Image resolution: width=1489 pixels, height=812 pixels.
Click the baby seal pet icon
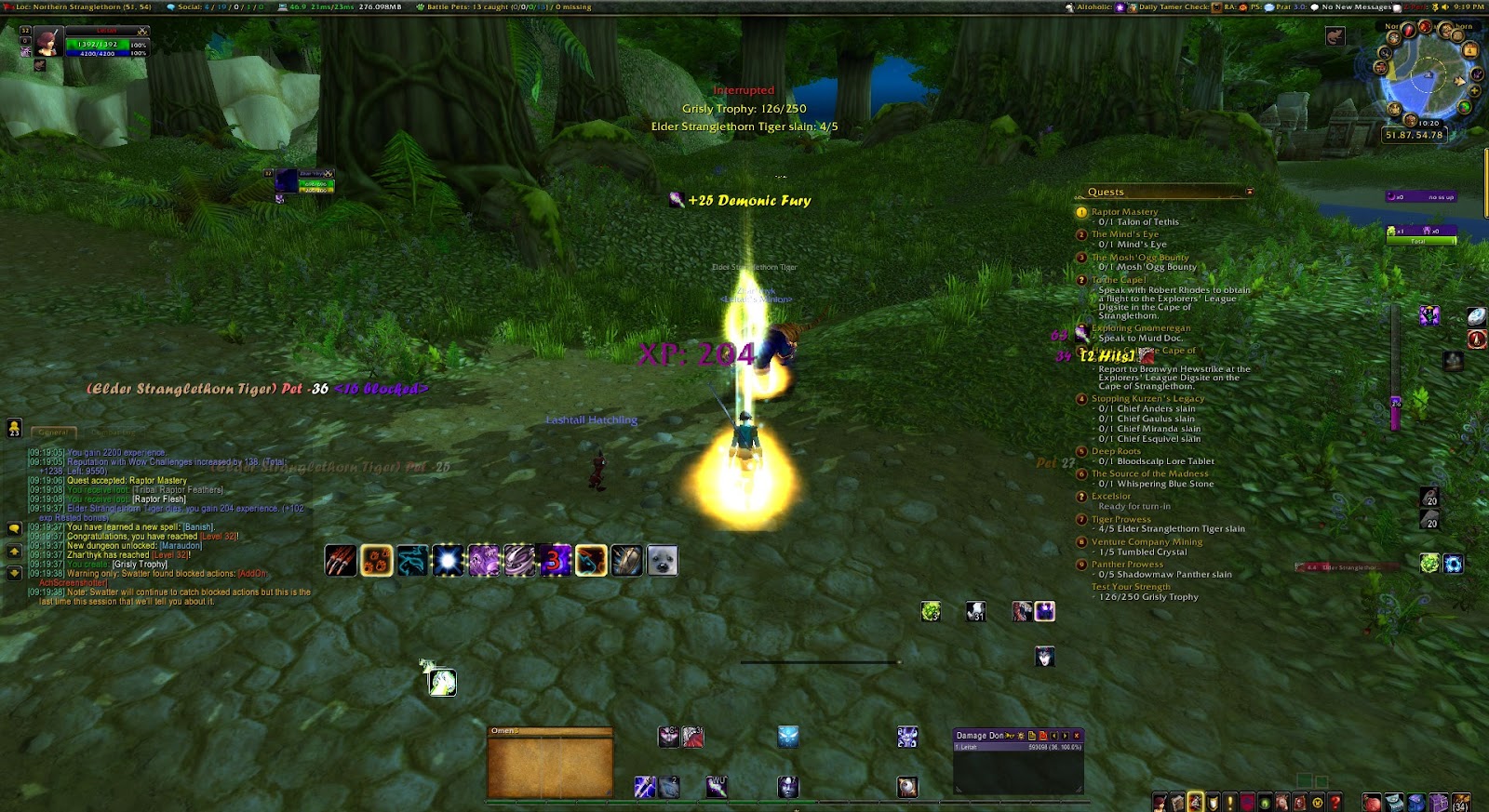[x=663, y=561]
